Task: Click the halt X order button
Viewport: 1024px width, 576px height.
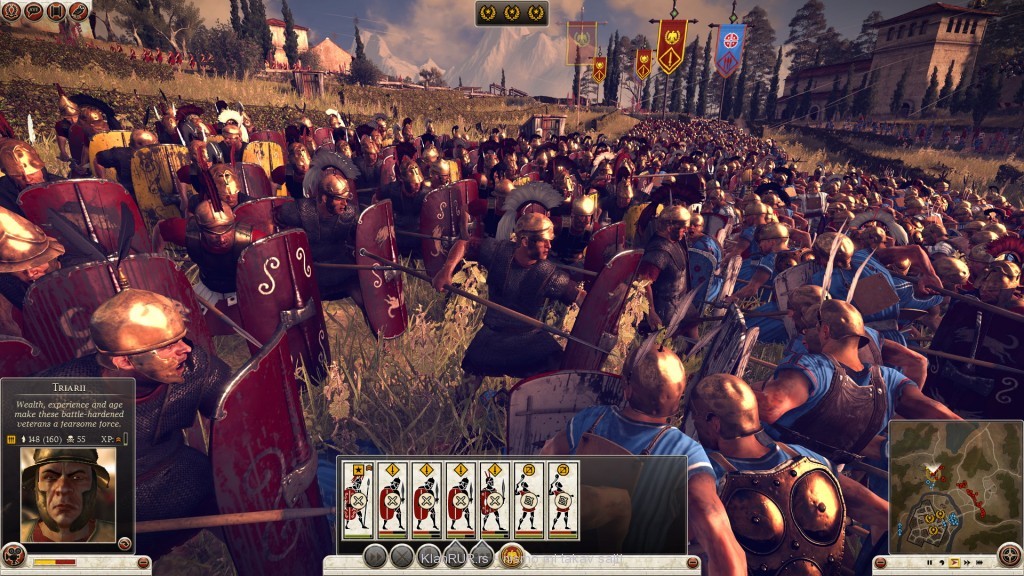Action: [x=402, y=557]
